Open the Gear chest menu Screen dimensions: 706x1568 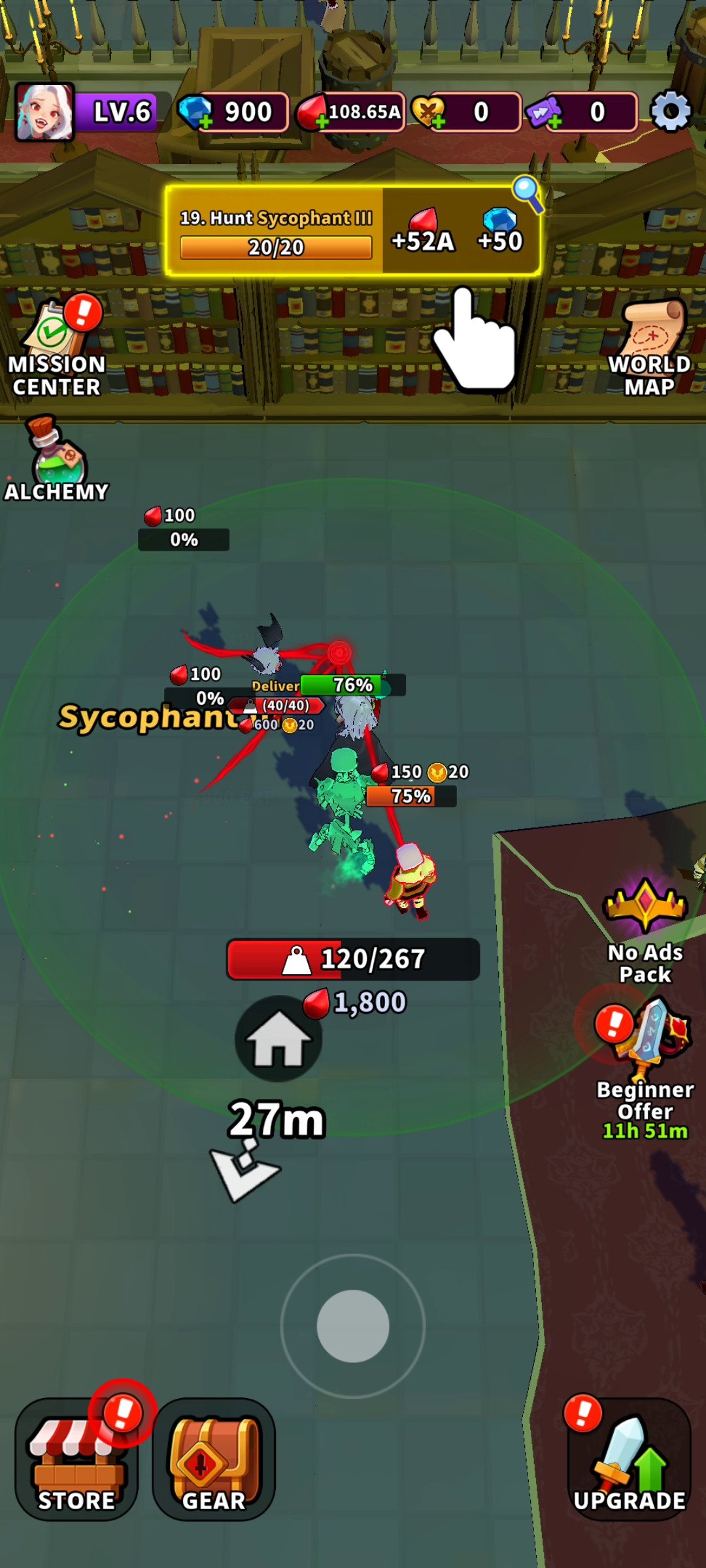pos(214,1459)
